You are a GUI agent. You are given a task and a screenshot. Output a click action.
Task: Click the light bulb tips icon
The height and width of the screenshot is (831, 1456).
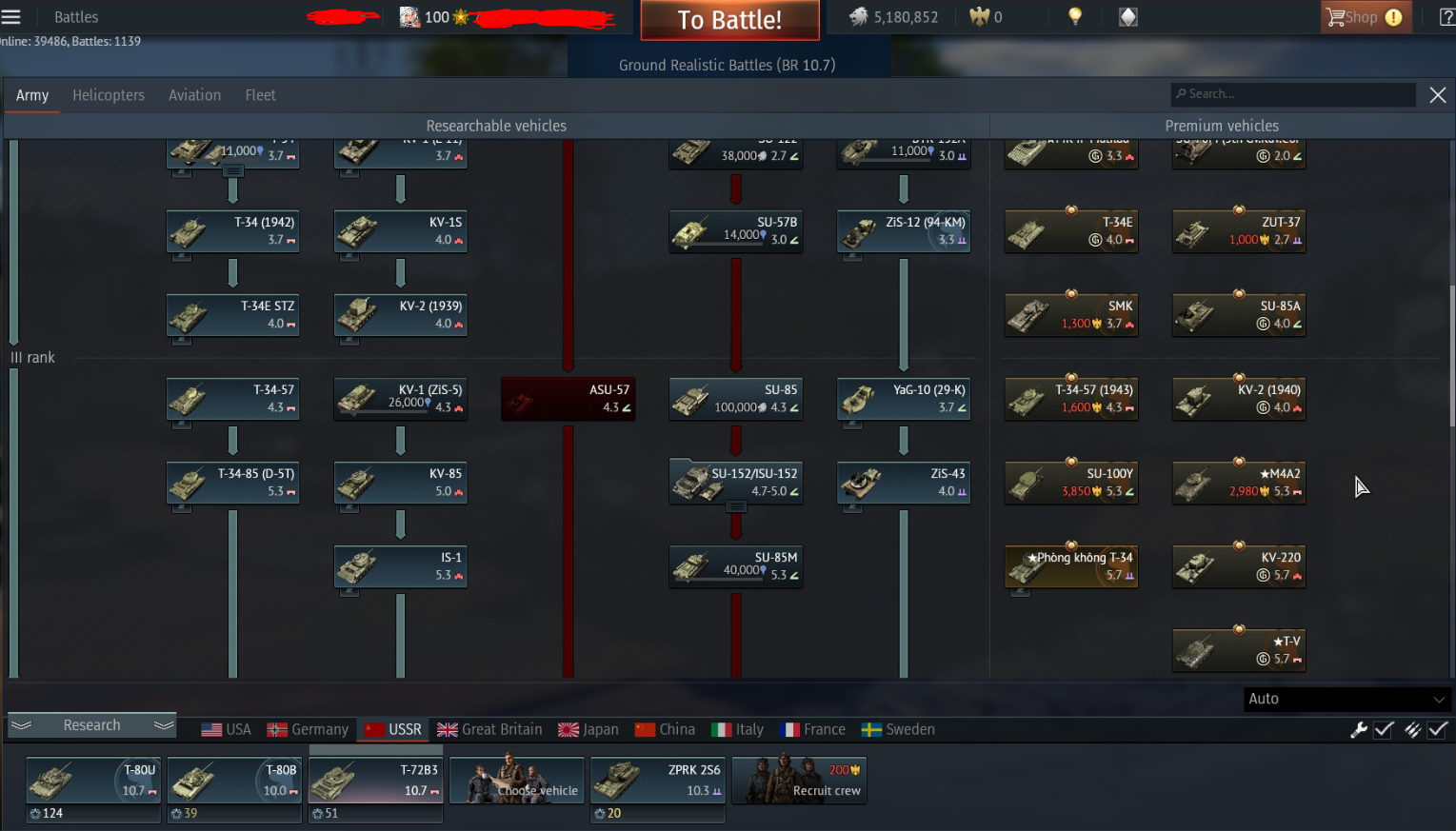tap(1074, 16)
